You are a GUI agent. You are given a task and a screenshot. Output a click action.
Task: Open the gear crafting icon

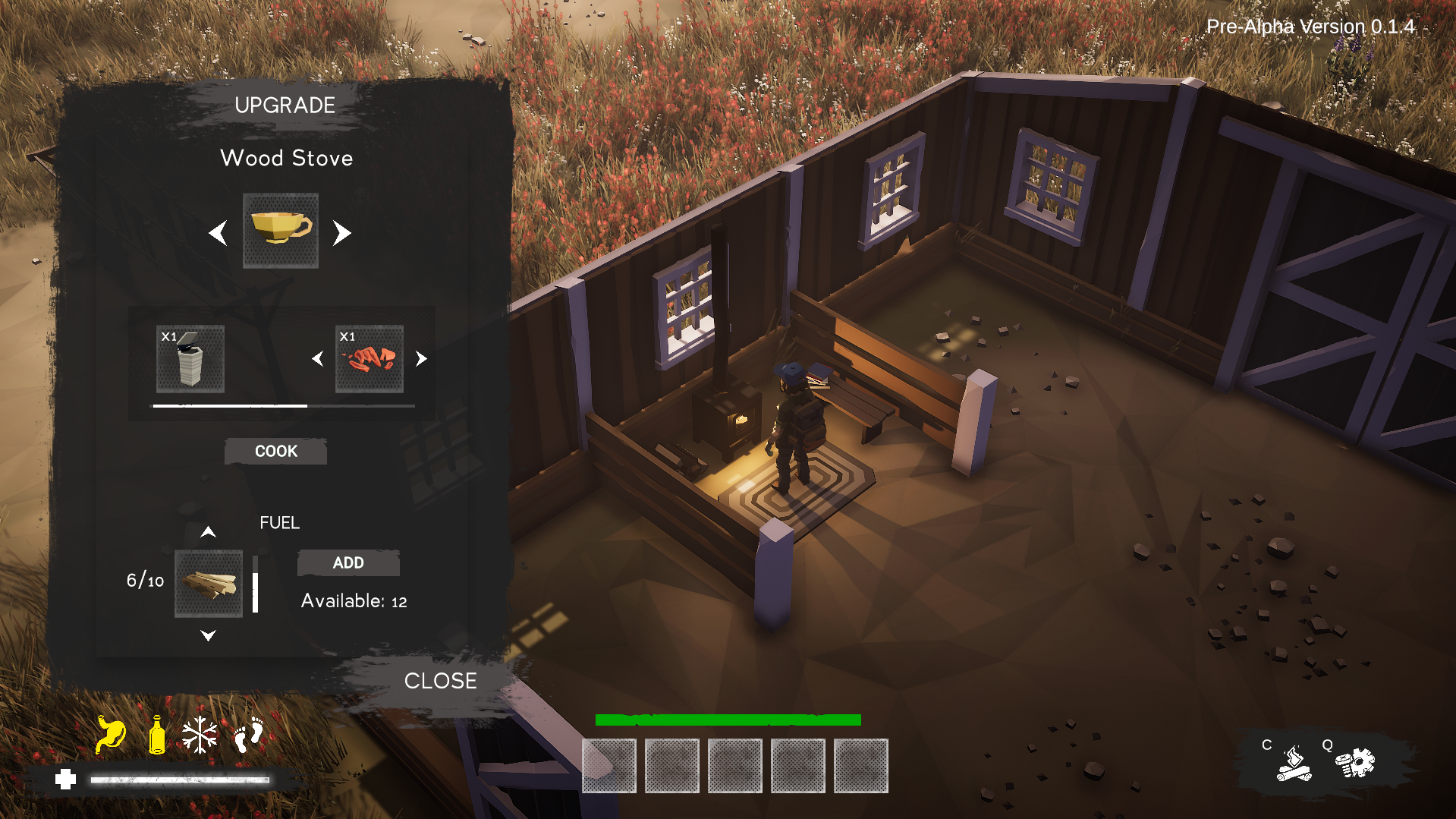pyautogui.click(x=1356, y=763)
